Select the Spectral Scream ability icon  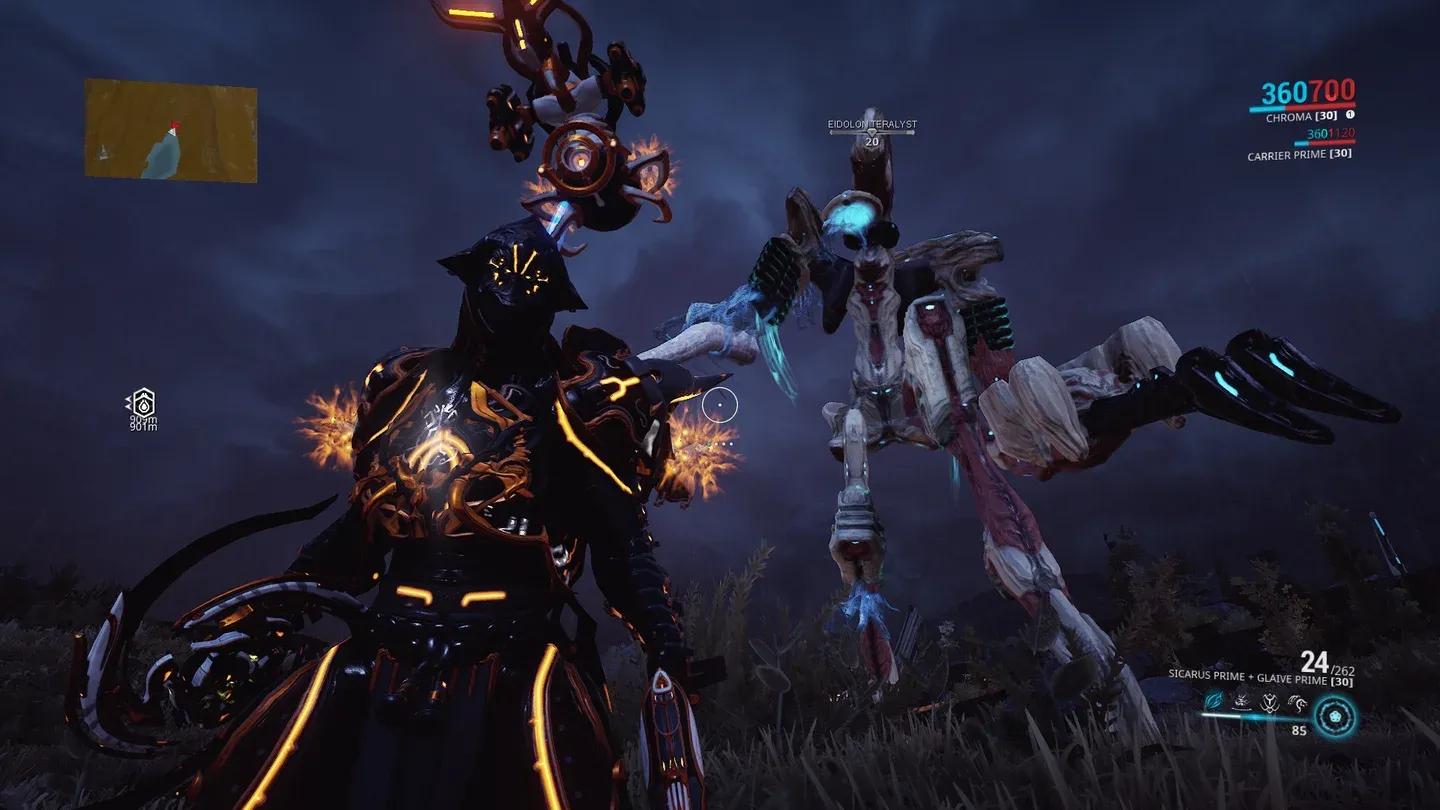click(x=1212, y=701)
